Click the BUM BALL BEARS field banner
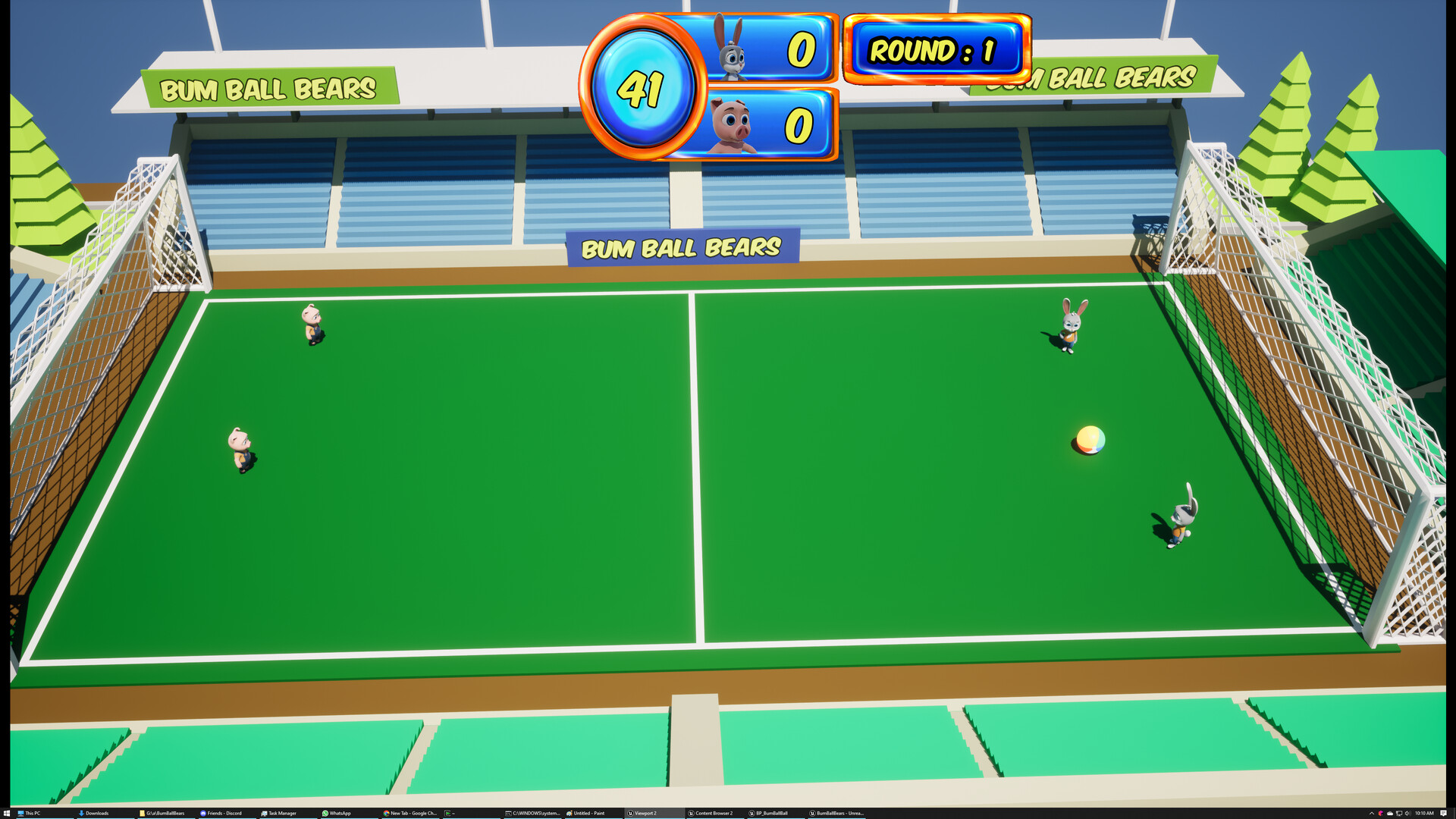 point(681,247)
